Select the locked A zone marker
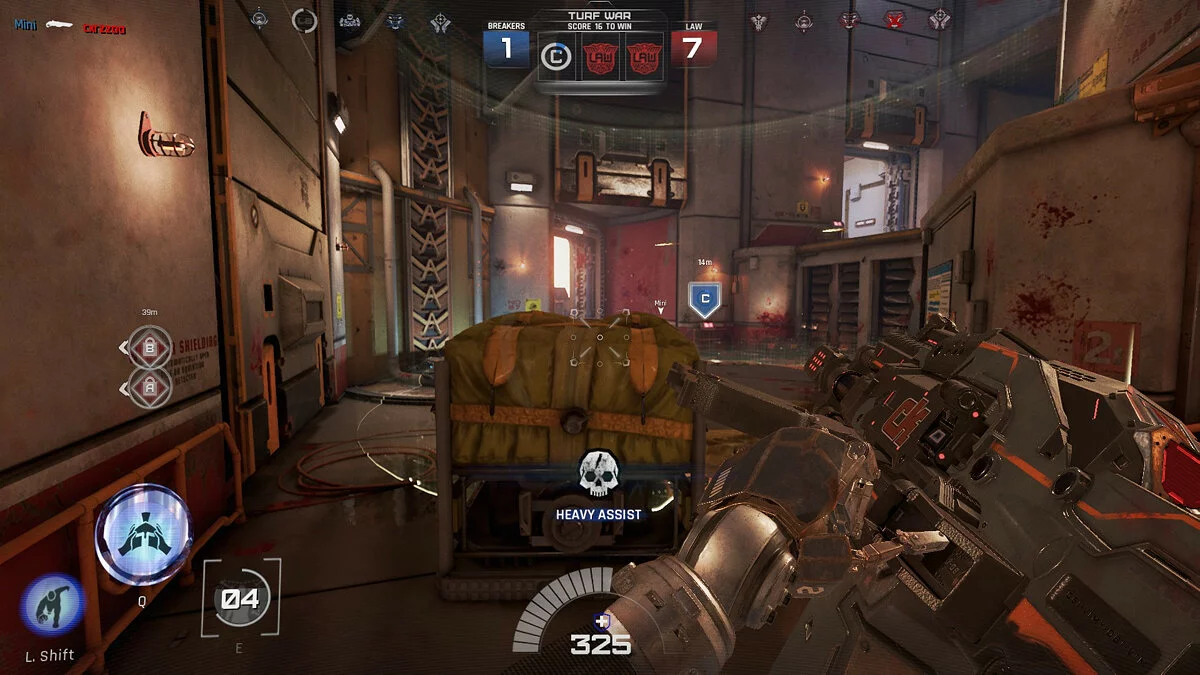Viewport: 1200px width, 675px height. (150, 387)
